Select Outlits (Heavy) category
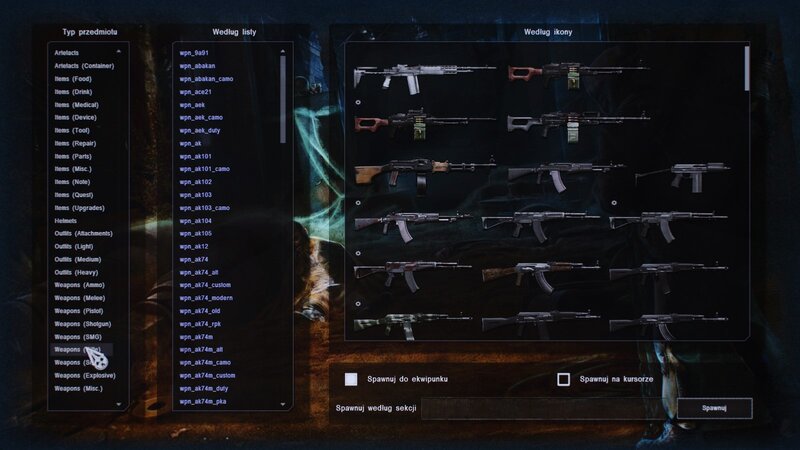This screenshot has width=800, height=450. point(76,272)
